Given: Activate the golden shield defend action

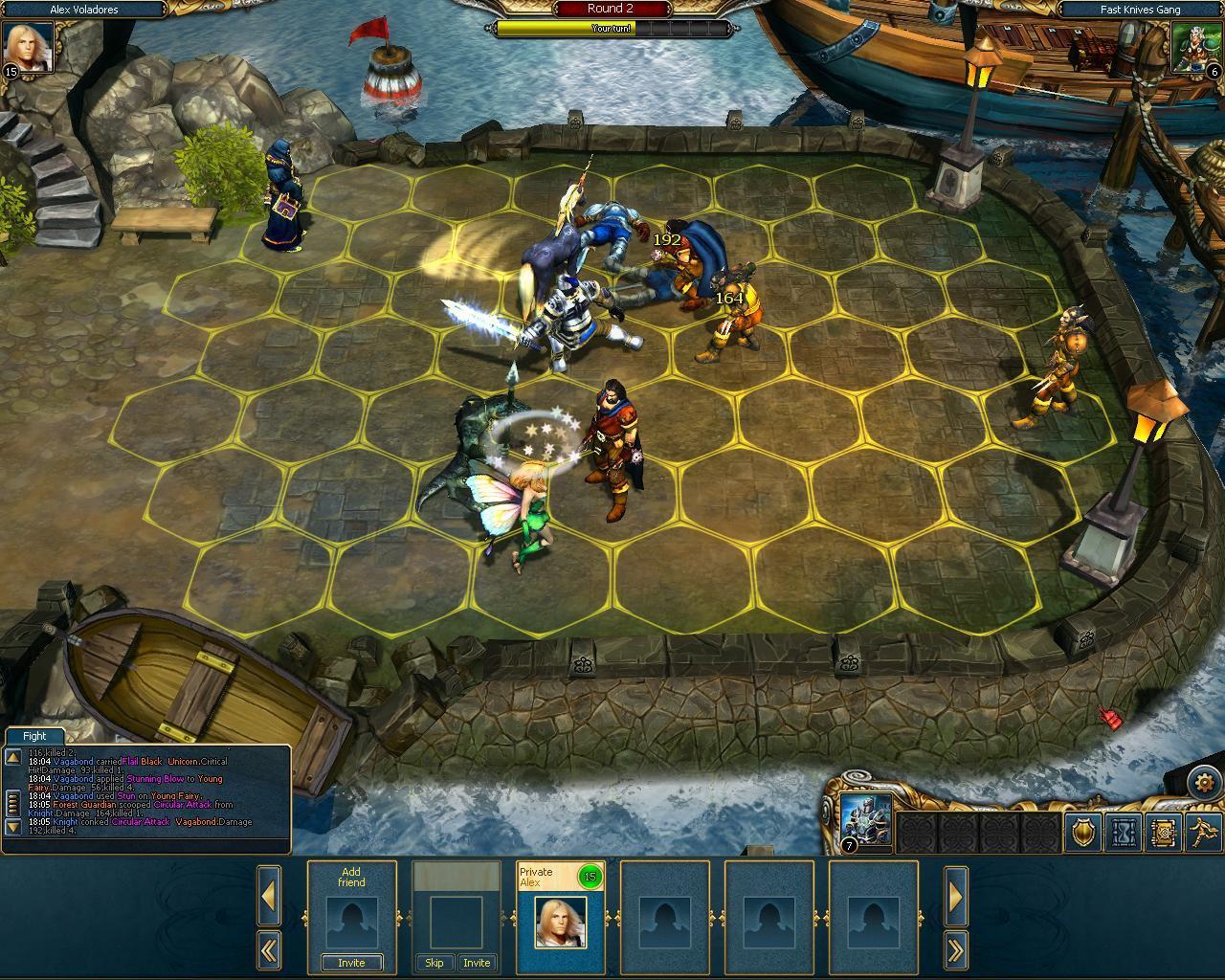Looking at the screenshot, I should pos(1083,833).
